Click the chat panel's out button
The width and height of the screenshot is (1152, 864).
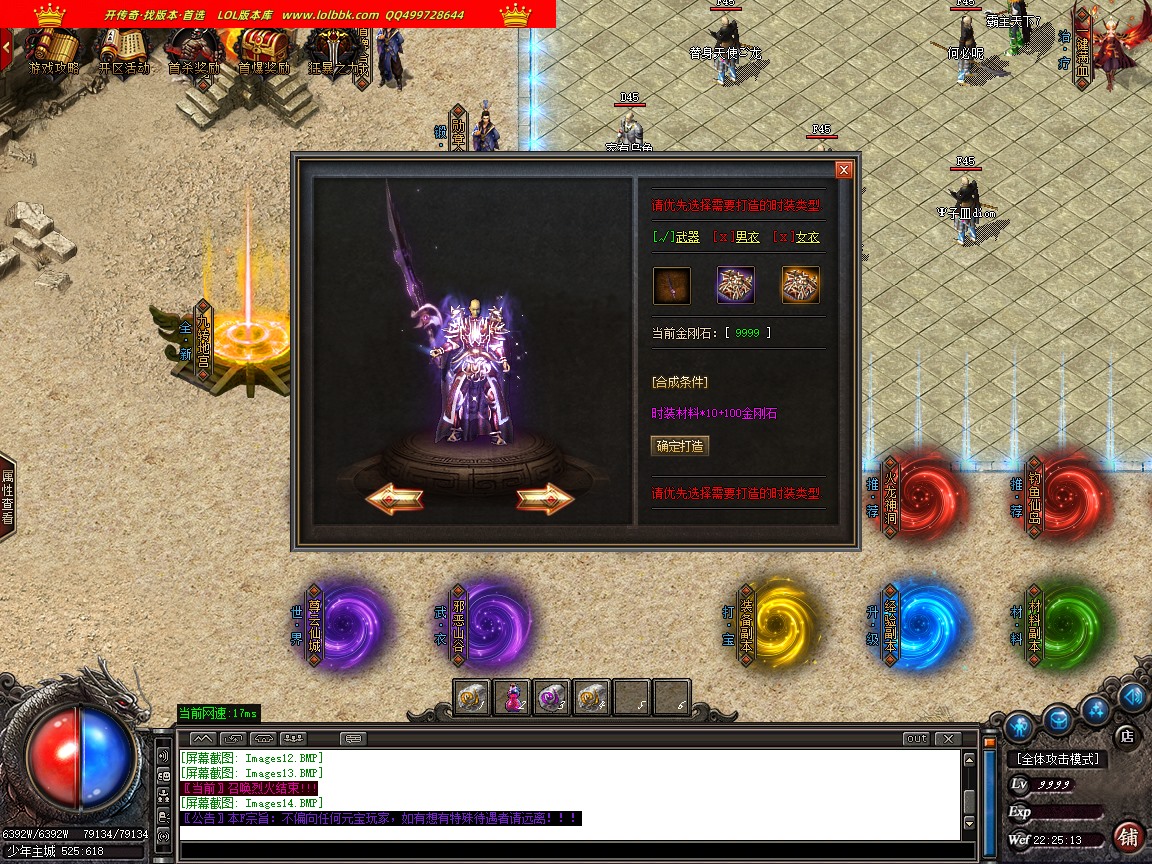(916, 739)
